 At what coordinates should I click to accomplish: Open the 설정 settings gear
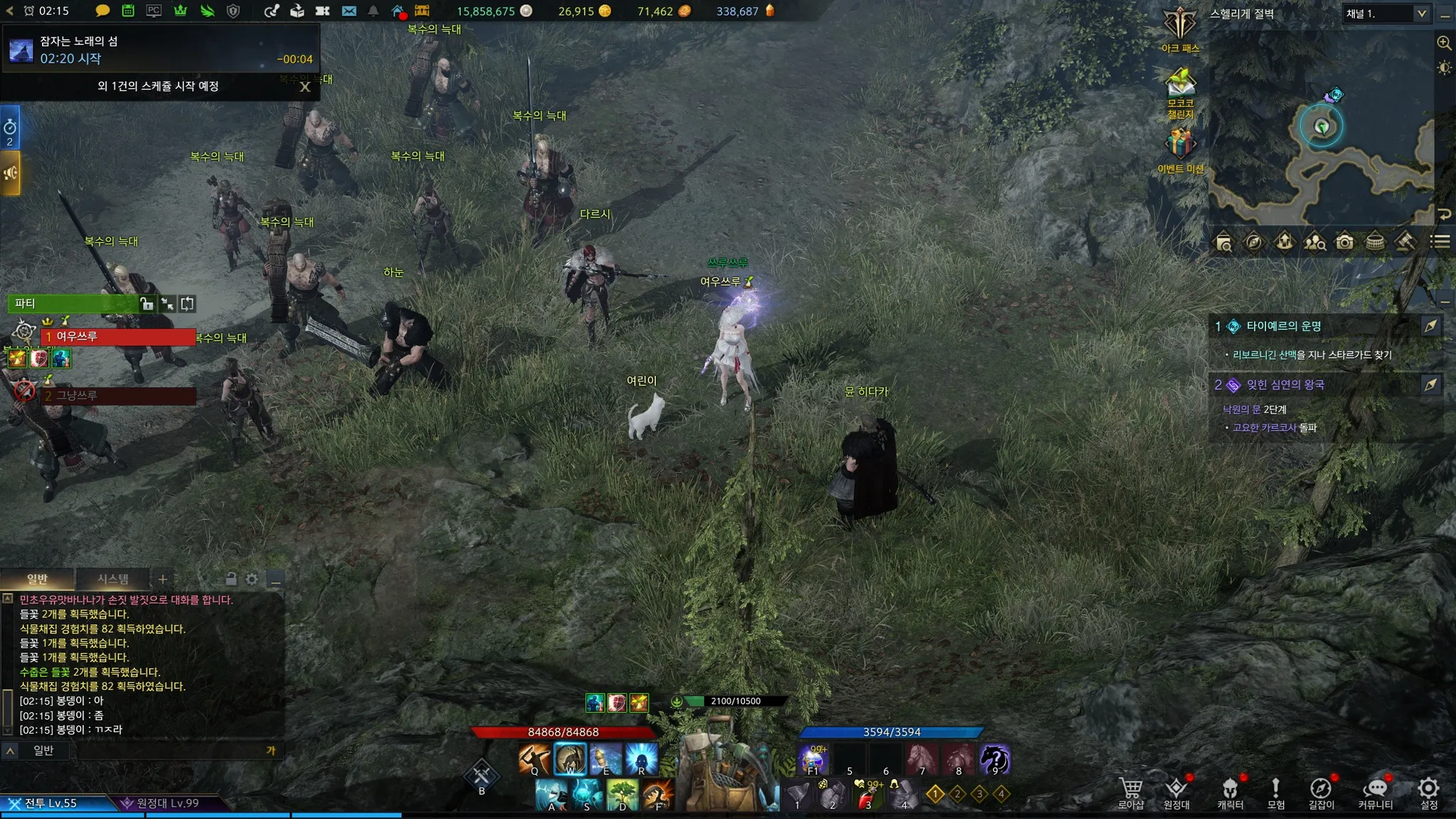point(1428,793)
